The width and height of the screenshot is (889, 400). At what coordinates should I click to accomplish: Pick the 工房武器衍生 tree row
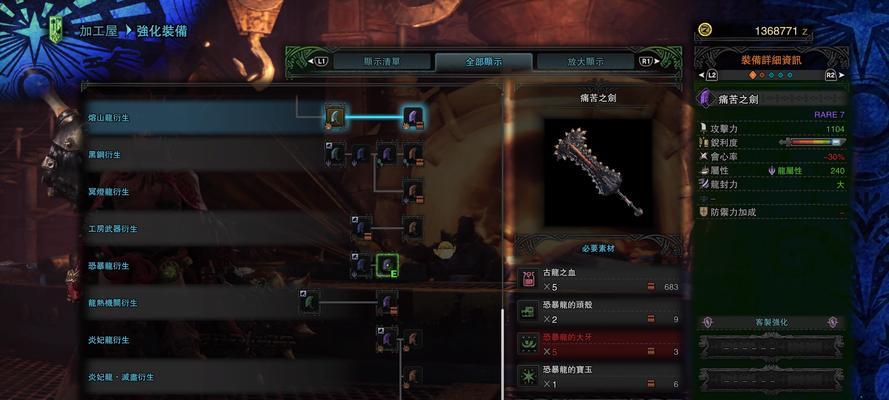(112, 229)
